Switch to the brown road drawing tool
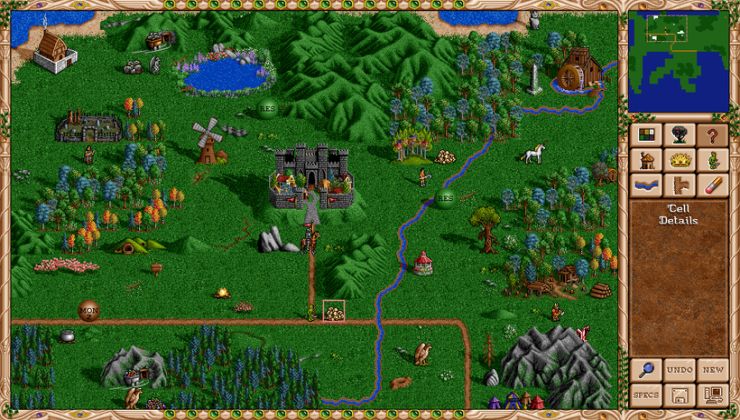The height and width of the screenshot is (420, 740). (x=679, y=185)
